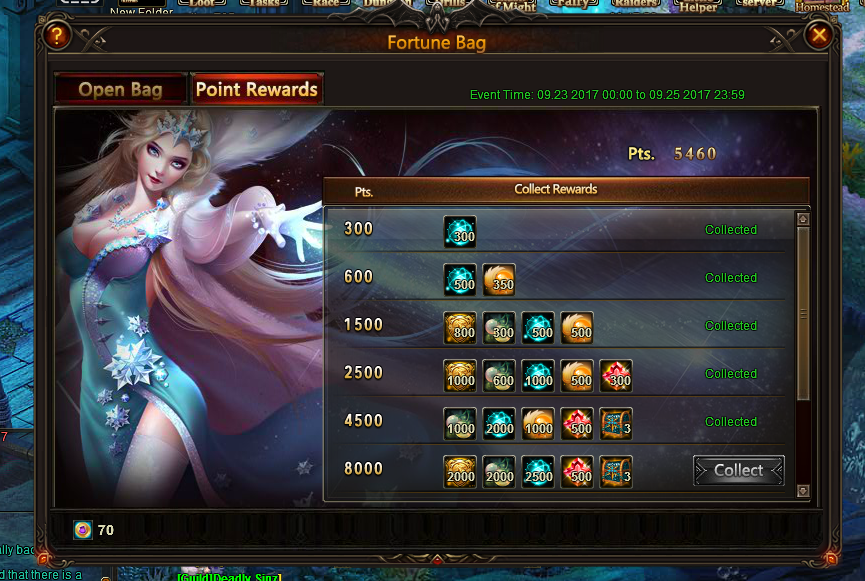Screen dimensions: 865x581
Task: Open the Helper menu in the top bar
Action: coord(699,6)
